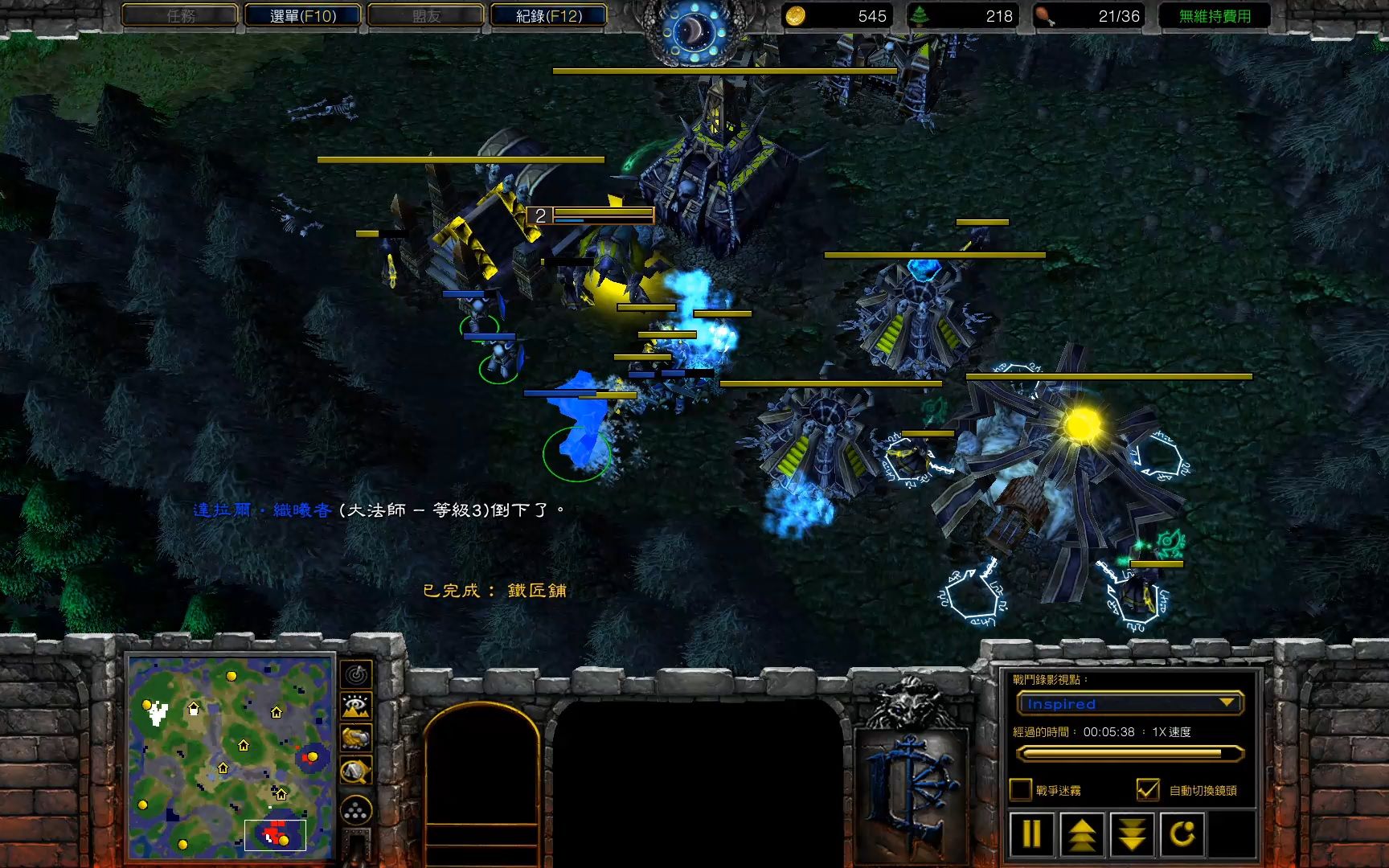Uncheck the 自動切換鏡頭 auto camera checkbox
1389x868 pixels.
(x=1148, y=790)
